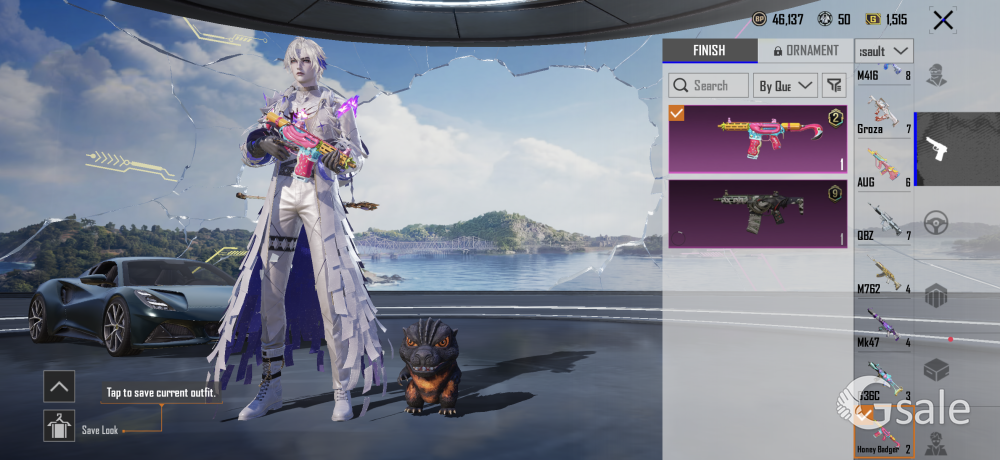1000x460 pixels.
Task: Select the pink flamingo weapon finish
Action: pyautogui.click(x=757, y=139)
